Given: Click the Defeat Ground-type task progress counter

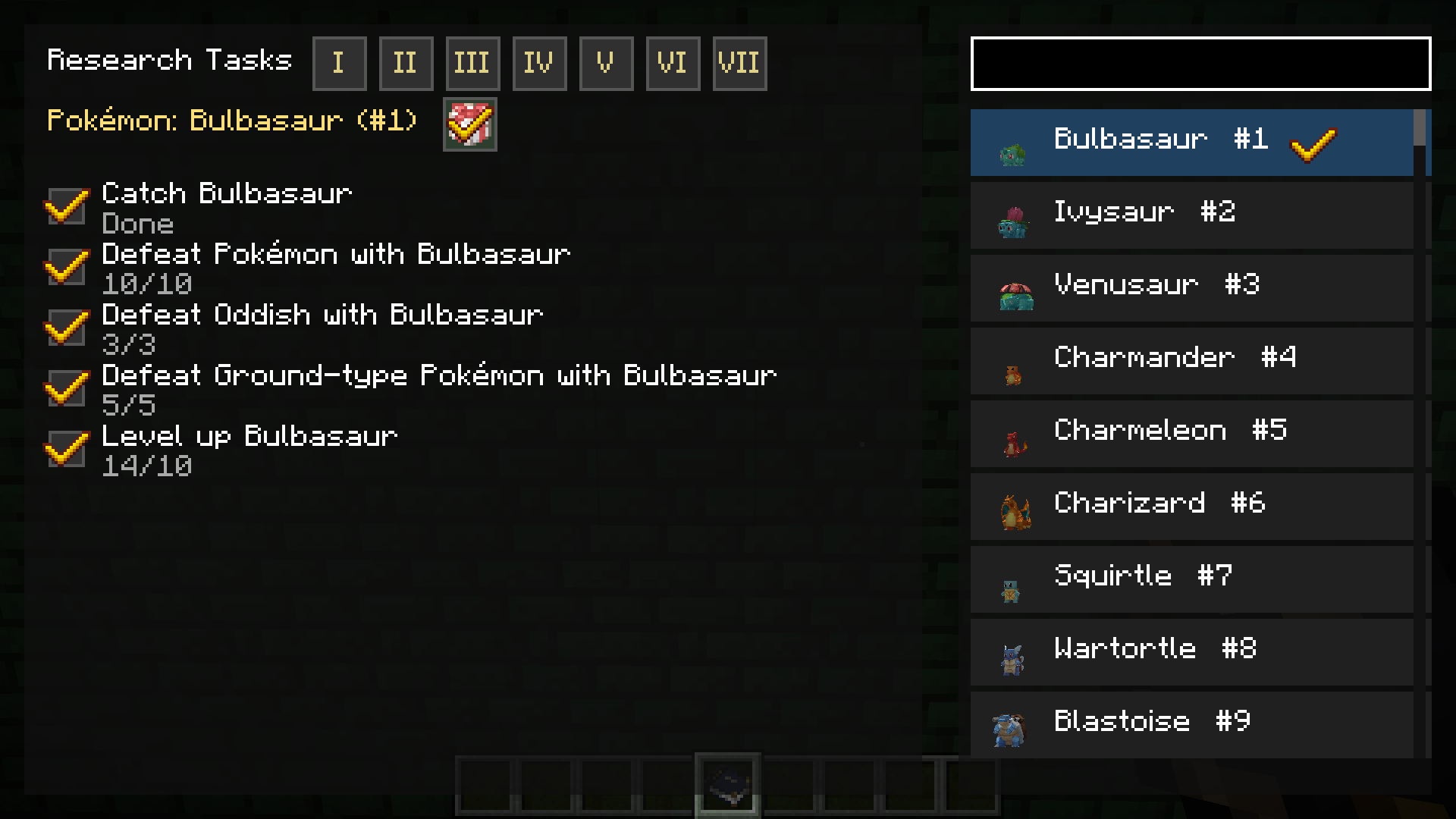Looking at the screenshot, I should click(x=129, y=405).
